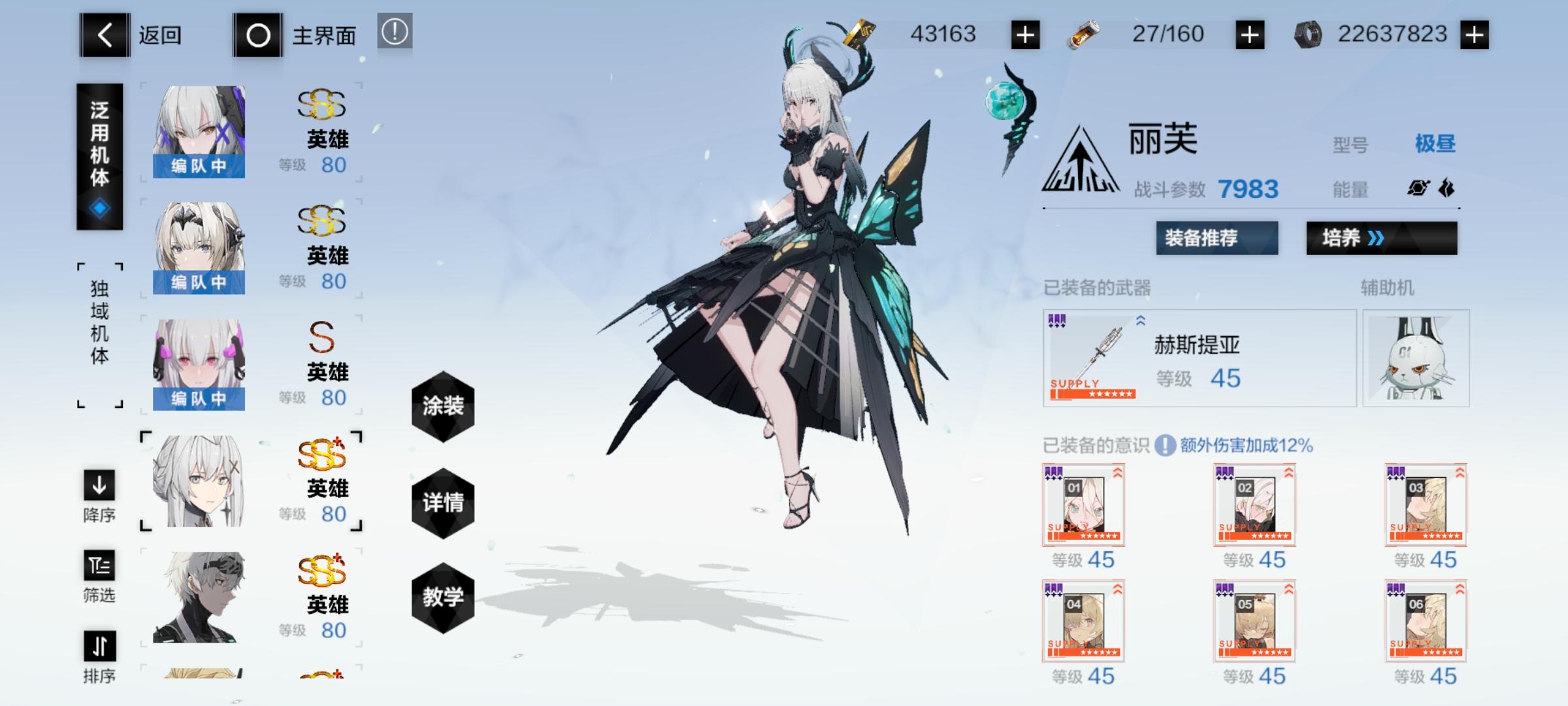
Task: Open the 教学 tutorial hexagon icon
Action: (443, 598)
